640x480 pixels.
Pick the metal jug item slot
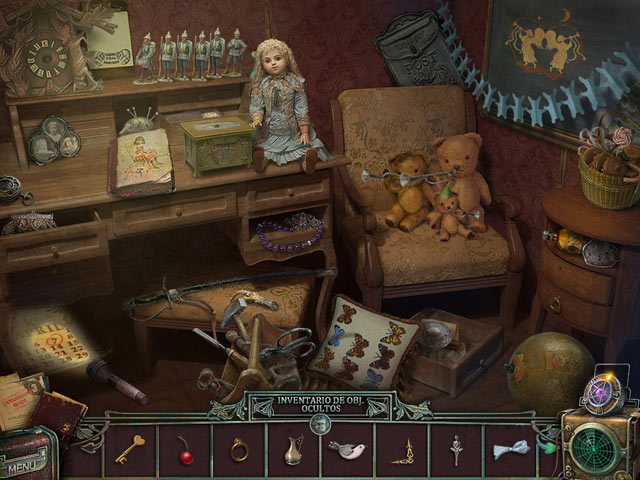coord(294,450)
